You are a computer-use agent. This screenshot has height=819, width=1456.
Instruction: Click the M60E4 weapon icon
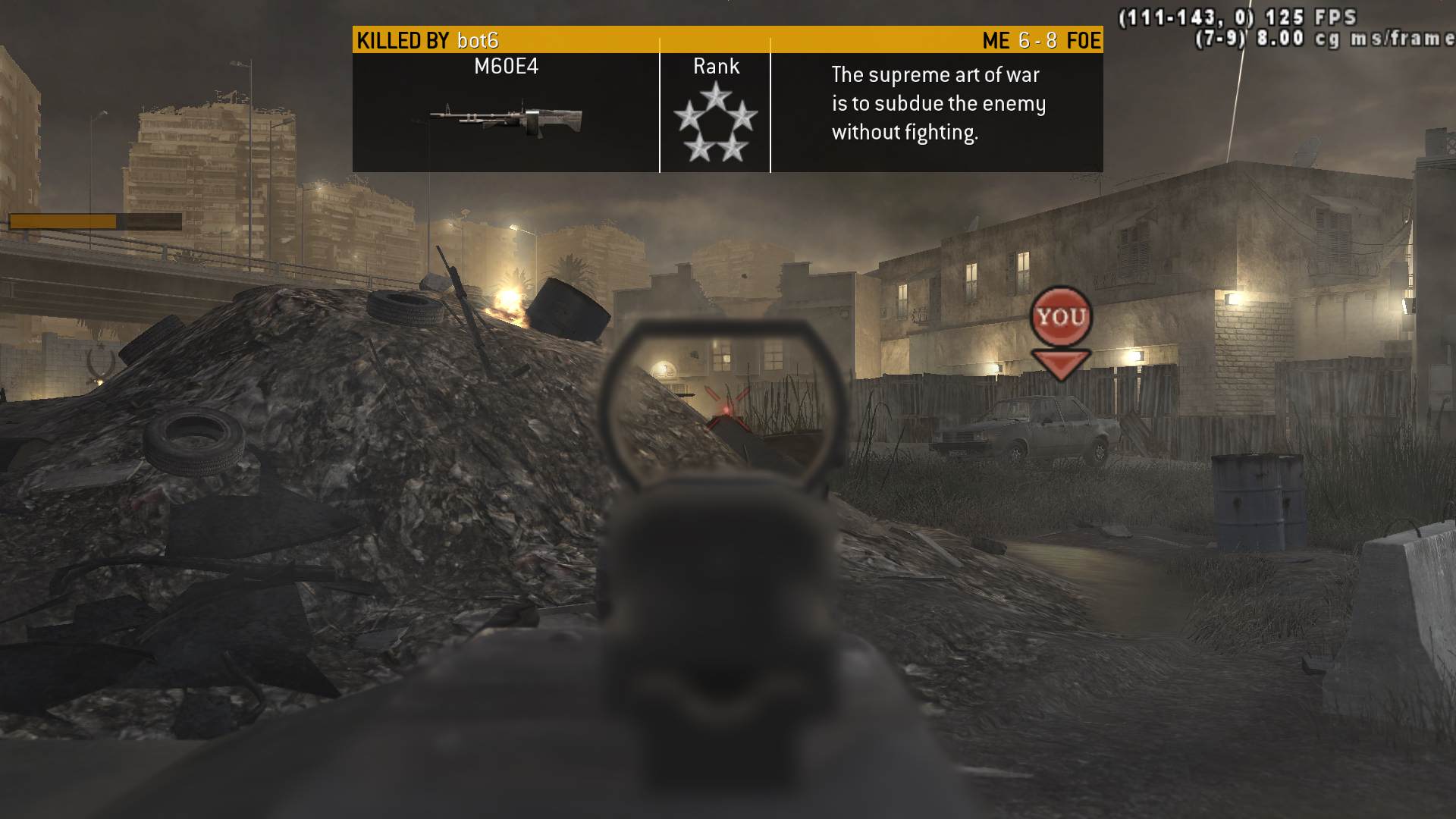(x=506, y=118)
